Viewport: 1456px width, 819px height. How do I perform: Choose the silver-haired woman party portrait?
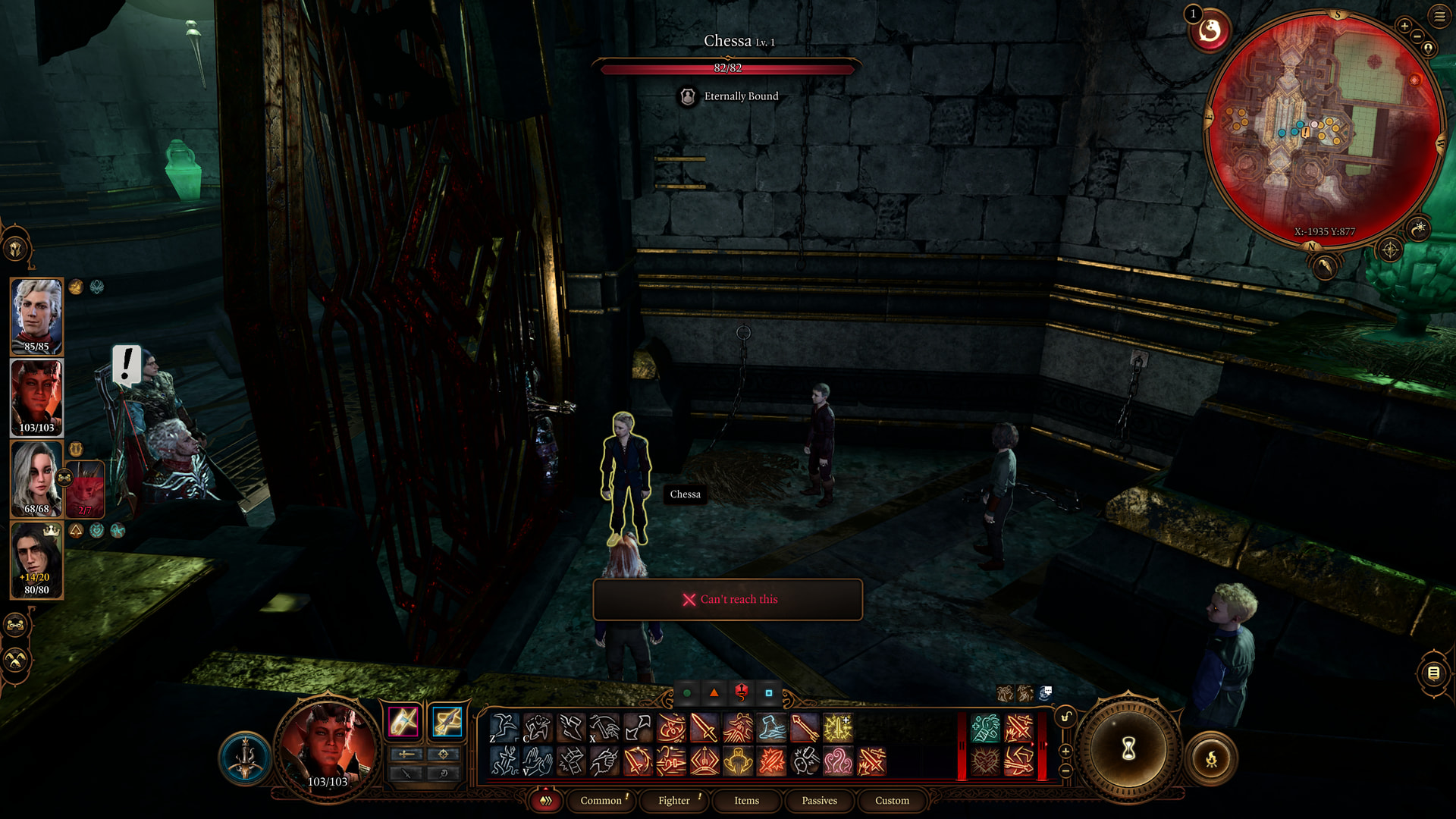pyautogui.click(x=35, y=479)
